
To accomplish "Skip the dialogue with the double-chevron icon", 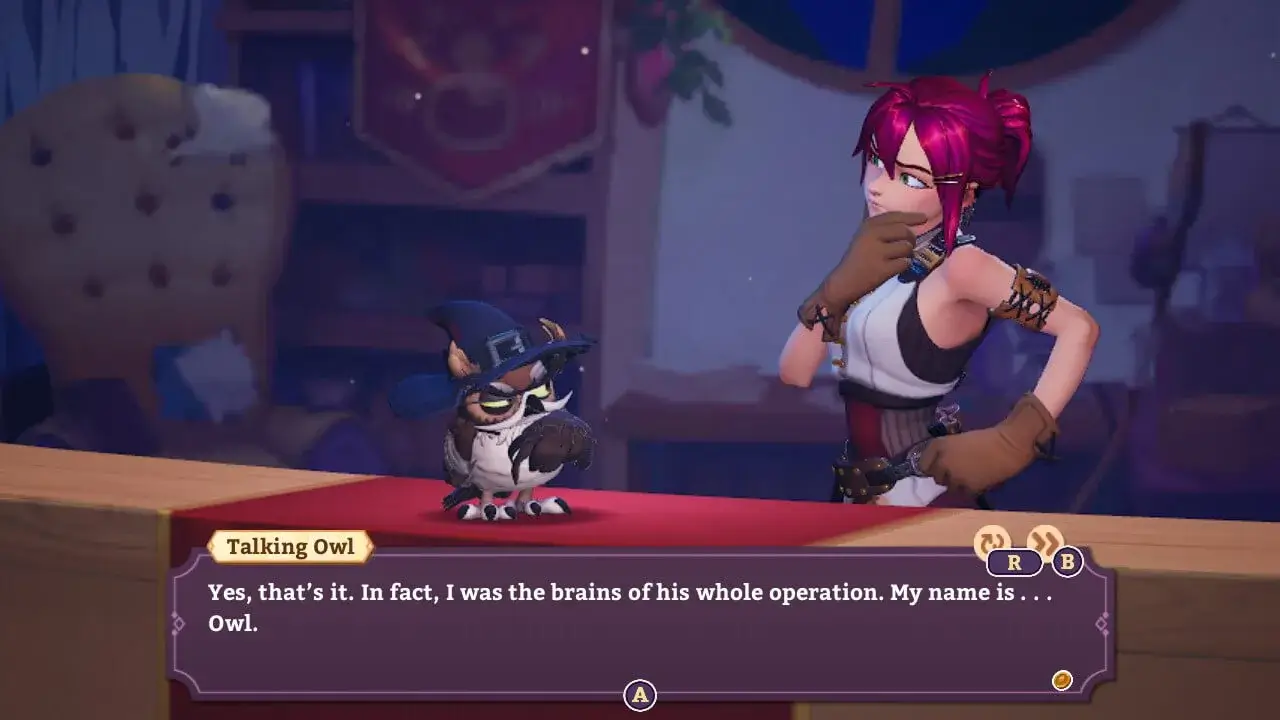I will coord(1045,542).
